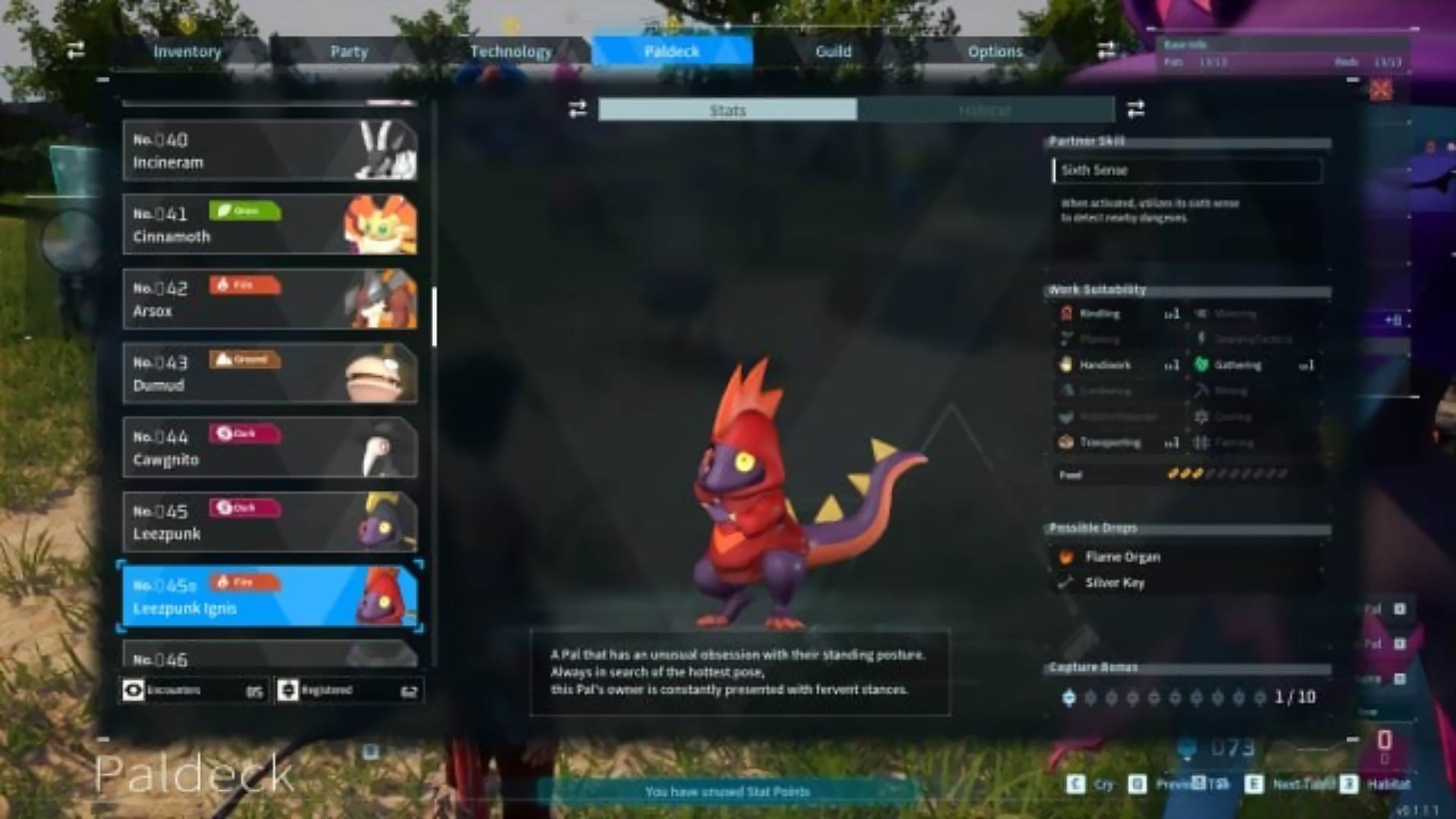Open the Technology menu tab

[x=511, y=52]
